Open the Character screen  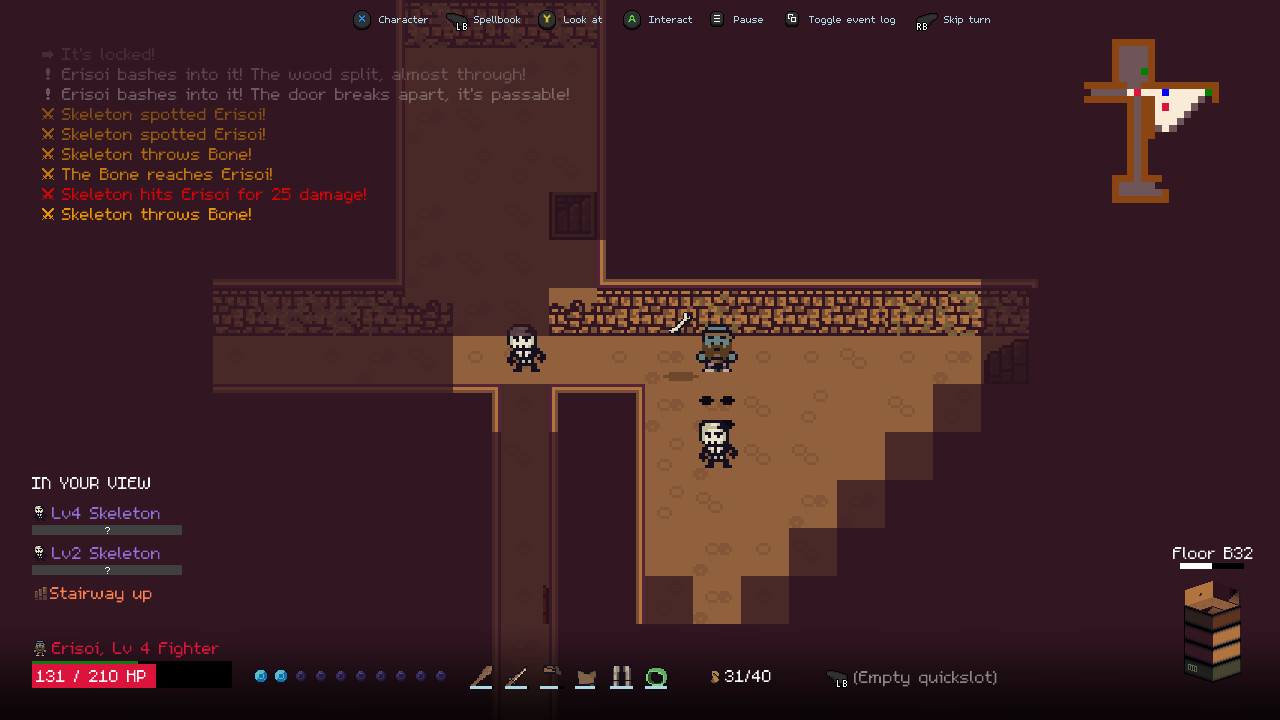(x=391, y=19)
